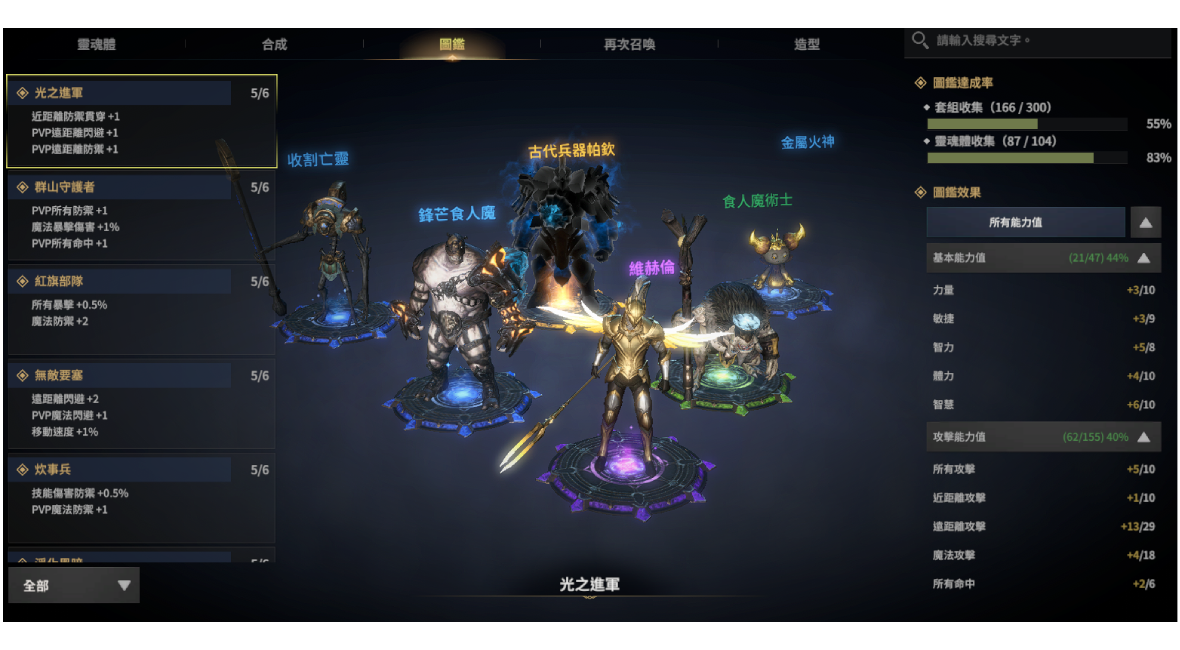Toggle the arrow beside 所有能力值
The width and height of the screenshot is (1180, 650).
point(1145,222)
